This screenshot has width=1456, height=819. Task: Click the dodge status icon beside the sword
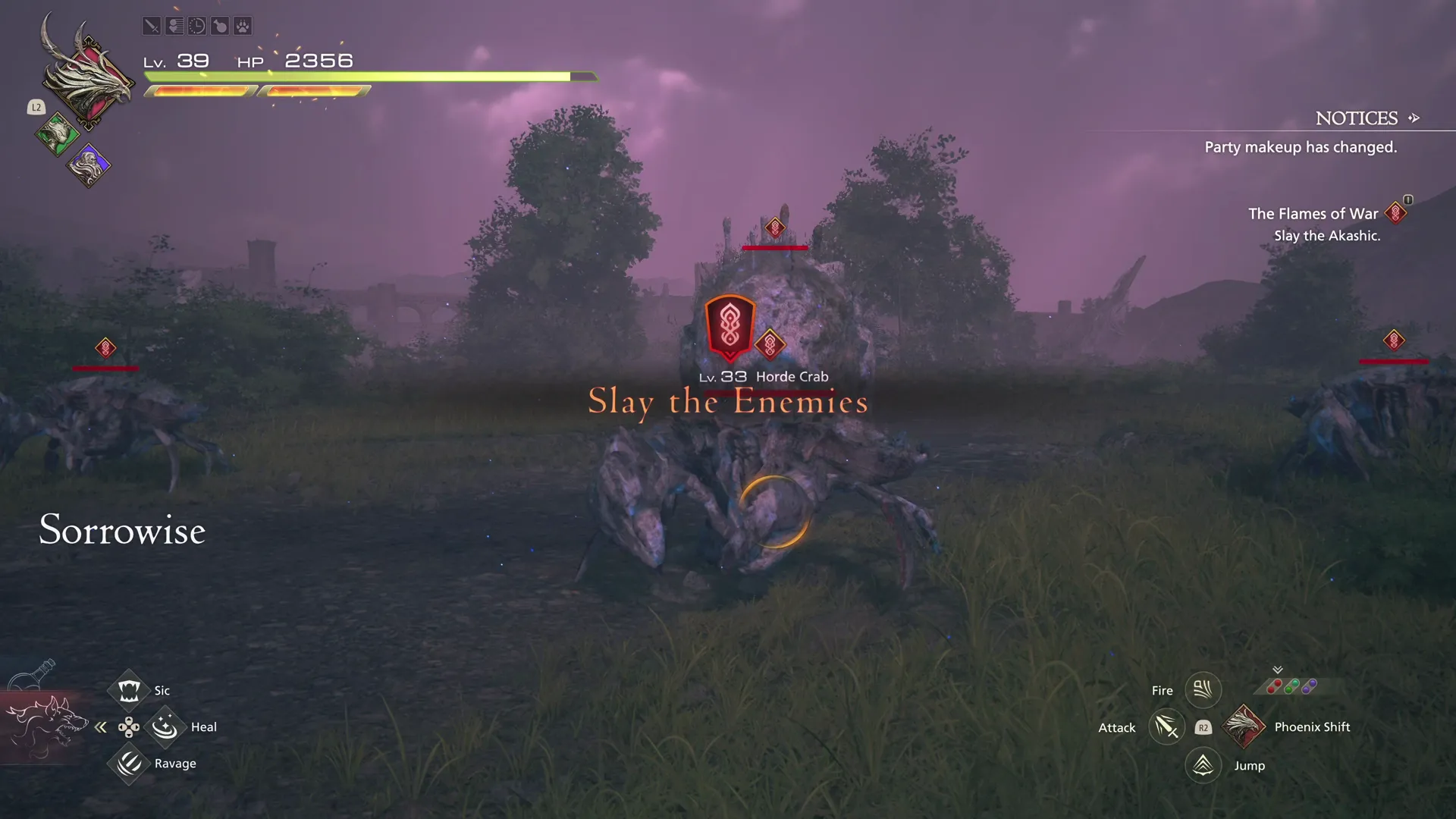point(174,25)
